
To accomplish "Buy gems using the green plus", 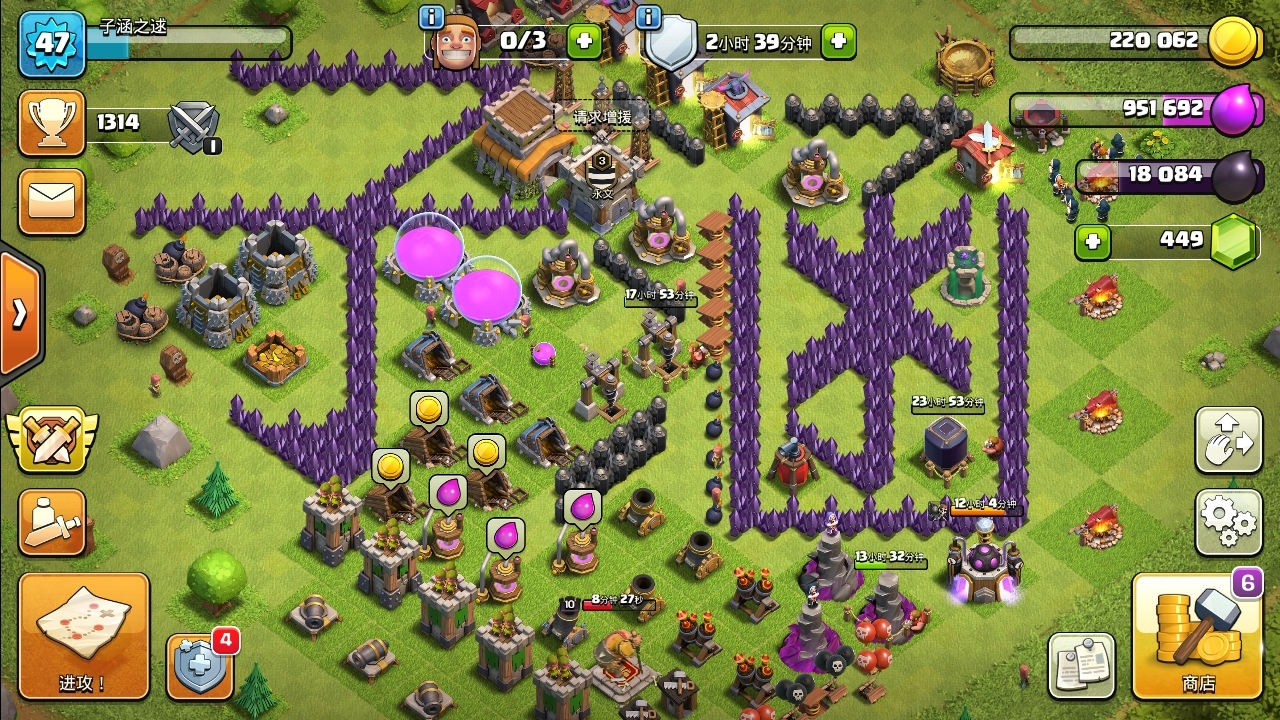I will (x=1092, y=241).
